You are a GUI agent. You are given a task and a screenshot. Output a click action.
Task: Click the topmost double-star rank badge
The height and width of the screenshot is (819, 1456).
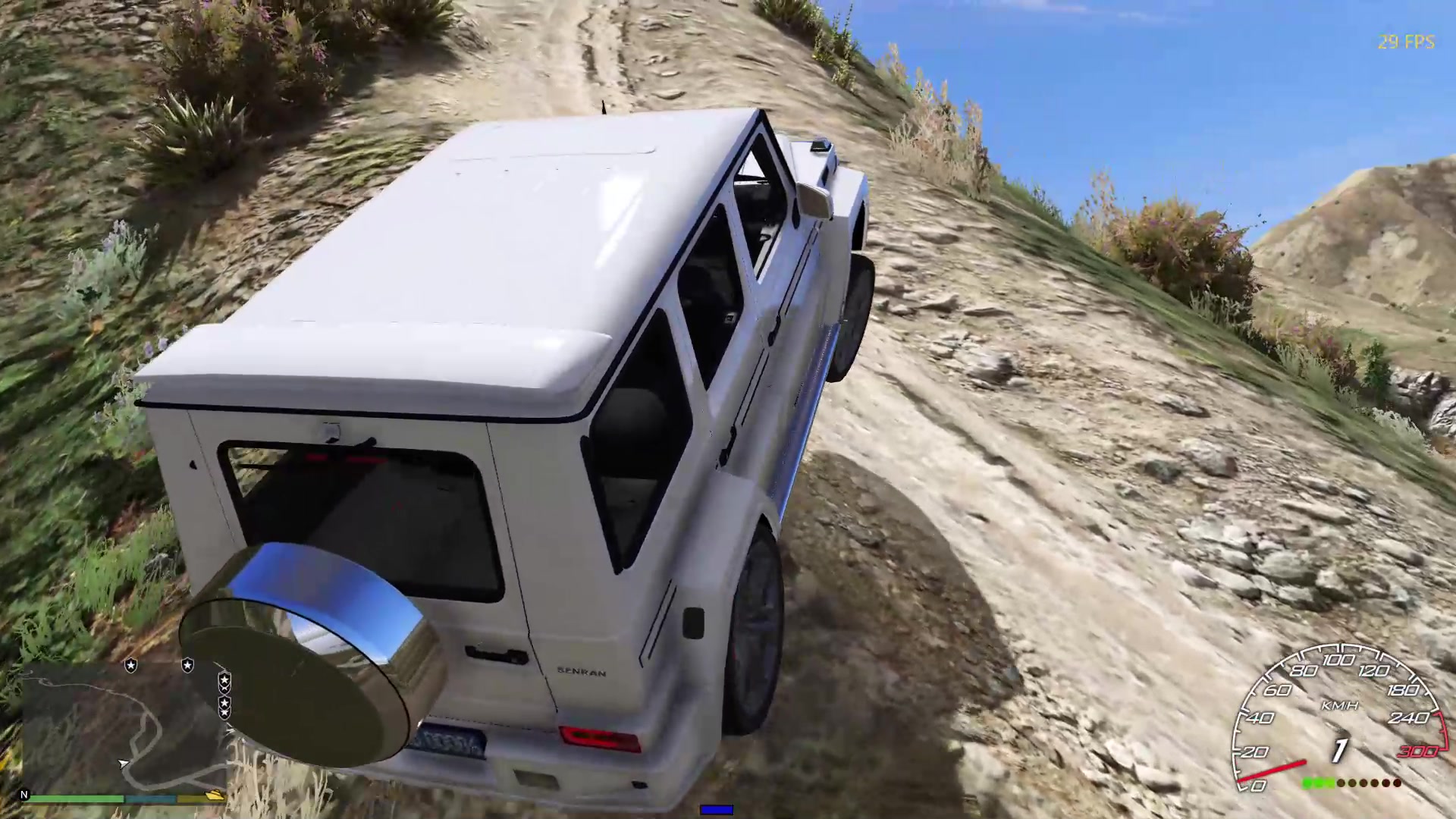(224, 684)
